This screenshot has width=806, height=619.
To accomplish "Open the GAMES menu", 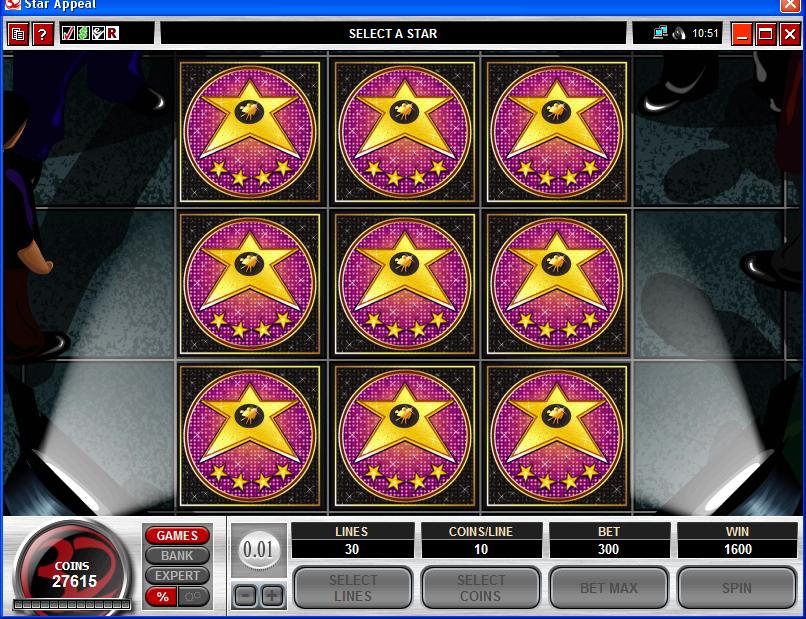I will [x=177, y=536].
